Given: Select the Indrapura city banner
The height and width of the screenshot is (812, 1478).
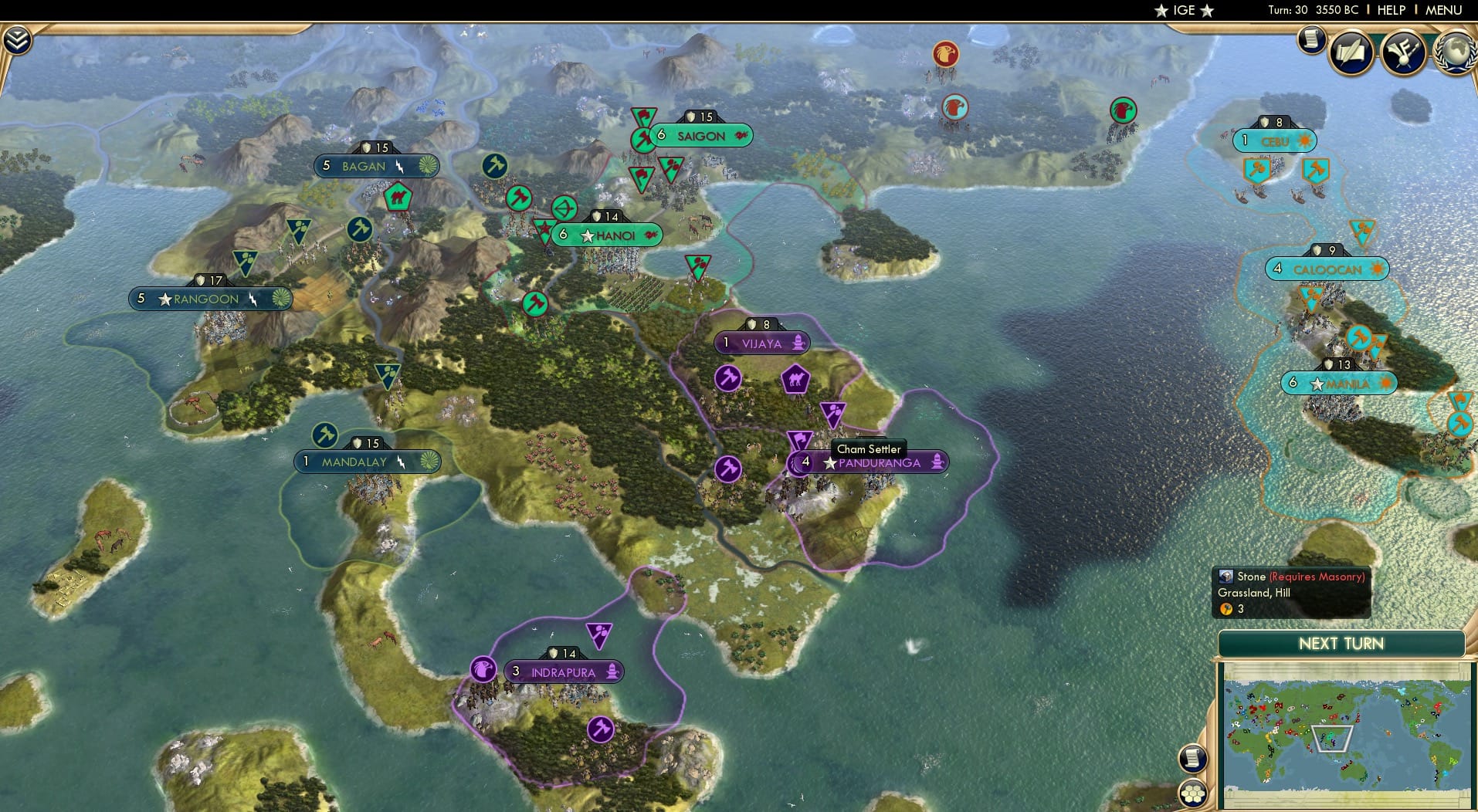Looking at the screenshot, I should [x=564, y=672].
